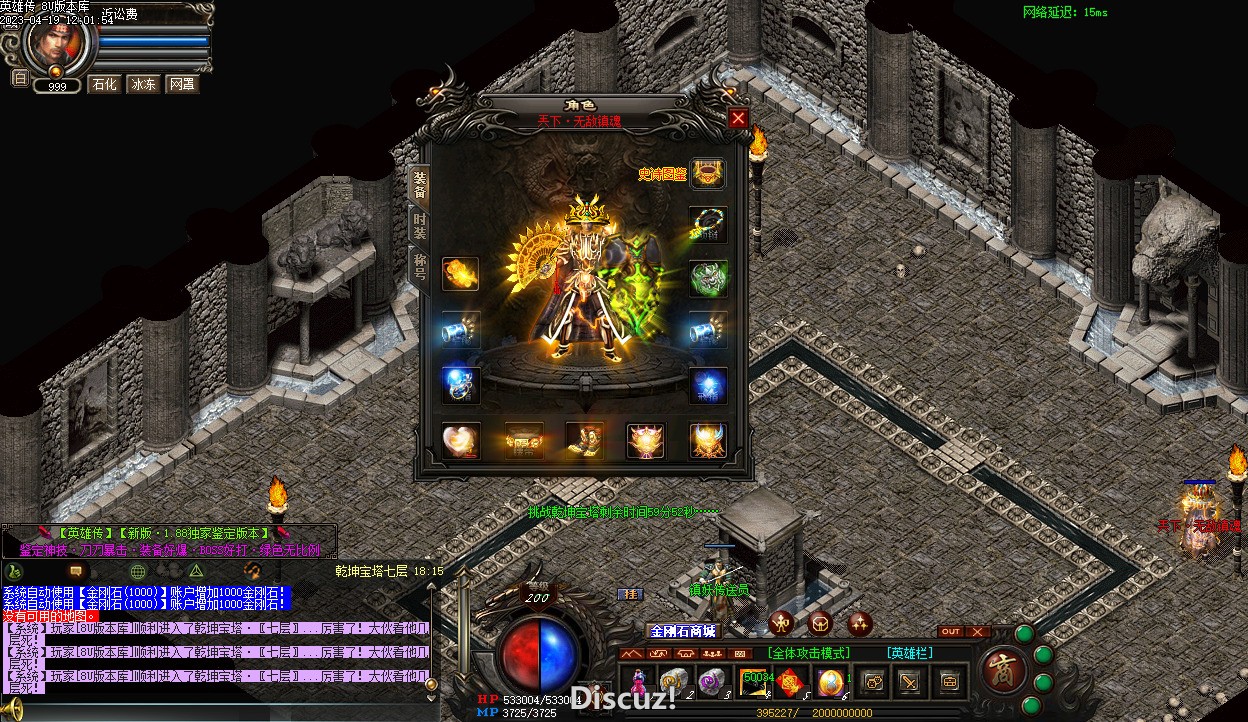The image size is (1248, 722).
Task: Open the crossed-sword skills icon on bottom bar
Action: coord(910,682)
